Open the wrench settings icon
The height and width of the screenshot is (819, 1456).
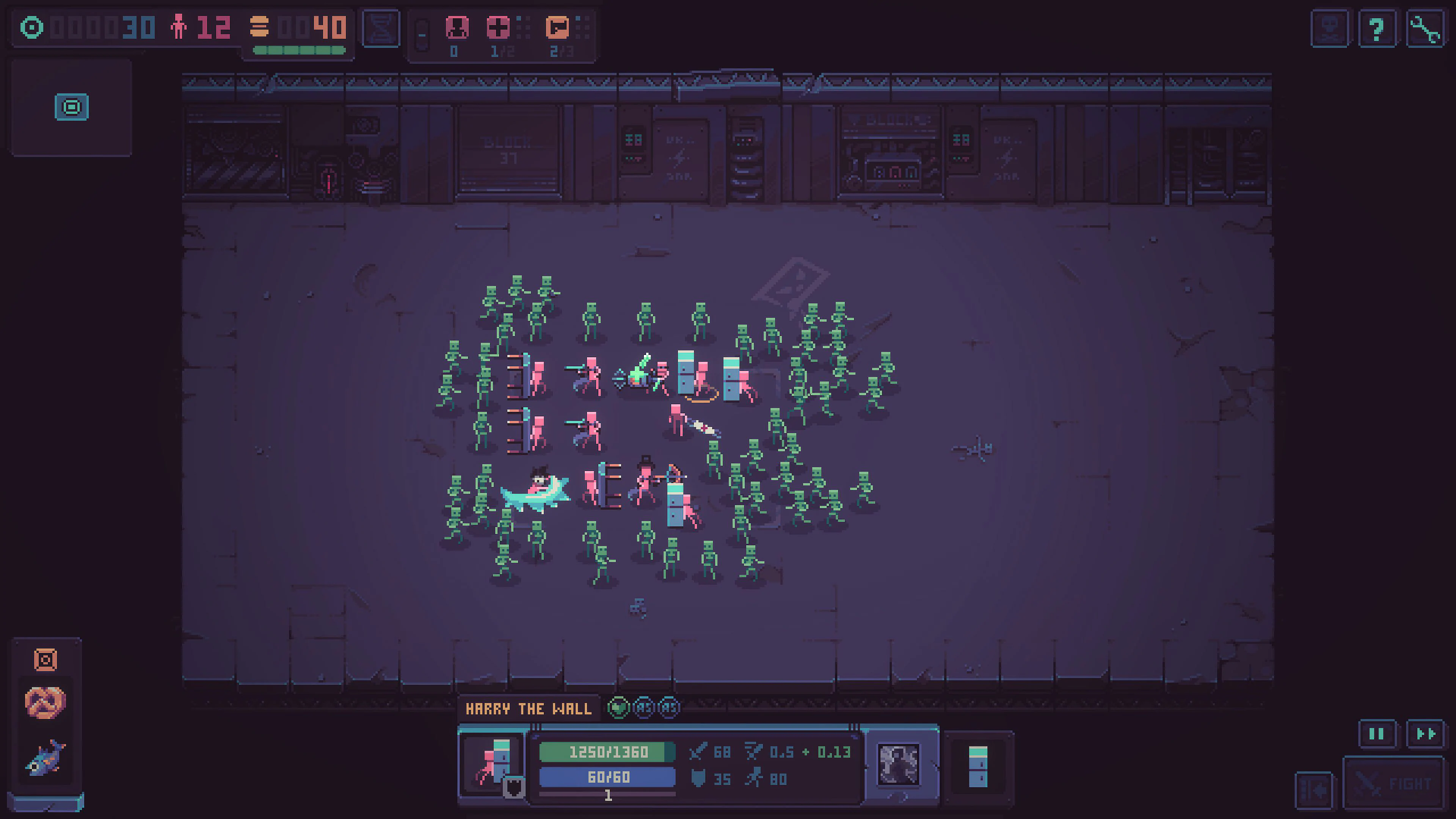(1424, 28)
